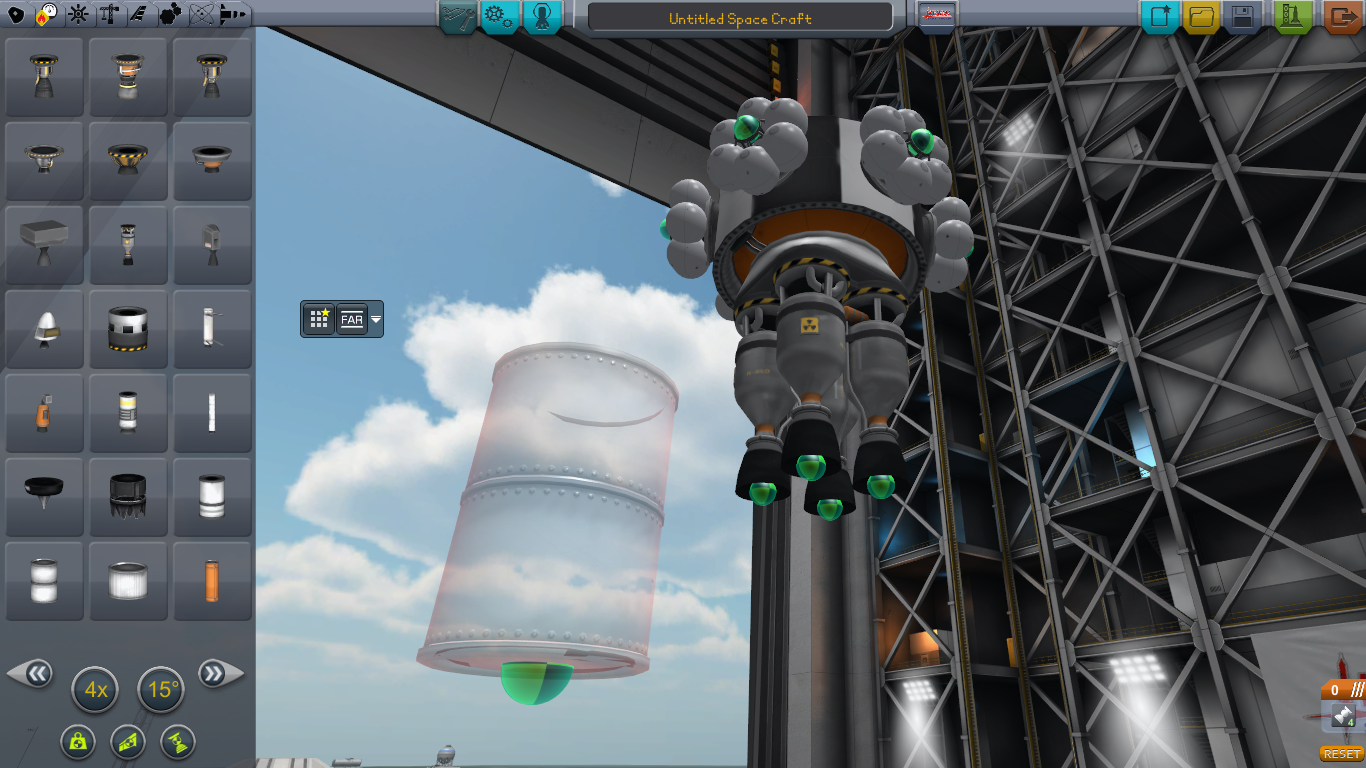This screenshot has width=1366, height=768.
Task: Start a new craft with the blue button
Action: [x=1161, y=16]
